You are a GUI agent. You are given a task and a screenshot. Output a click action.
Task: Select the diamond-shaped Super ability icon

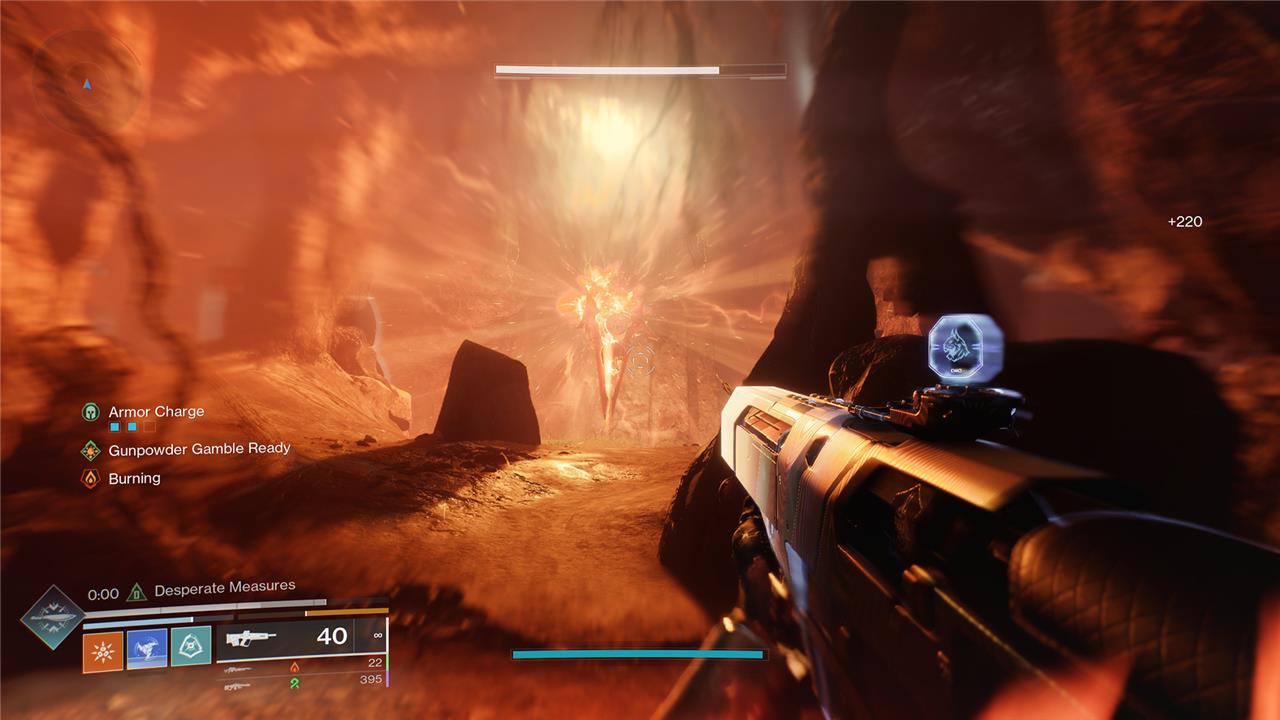click(x=51, y=617)
